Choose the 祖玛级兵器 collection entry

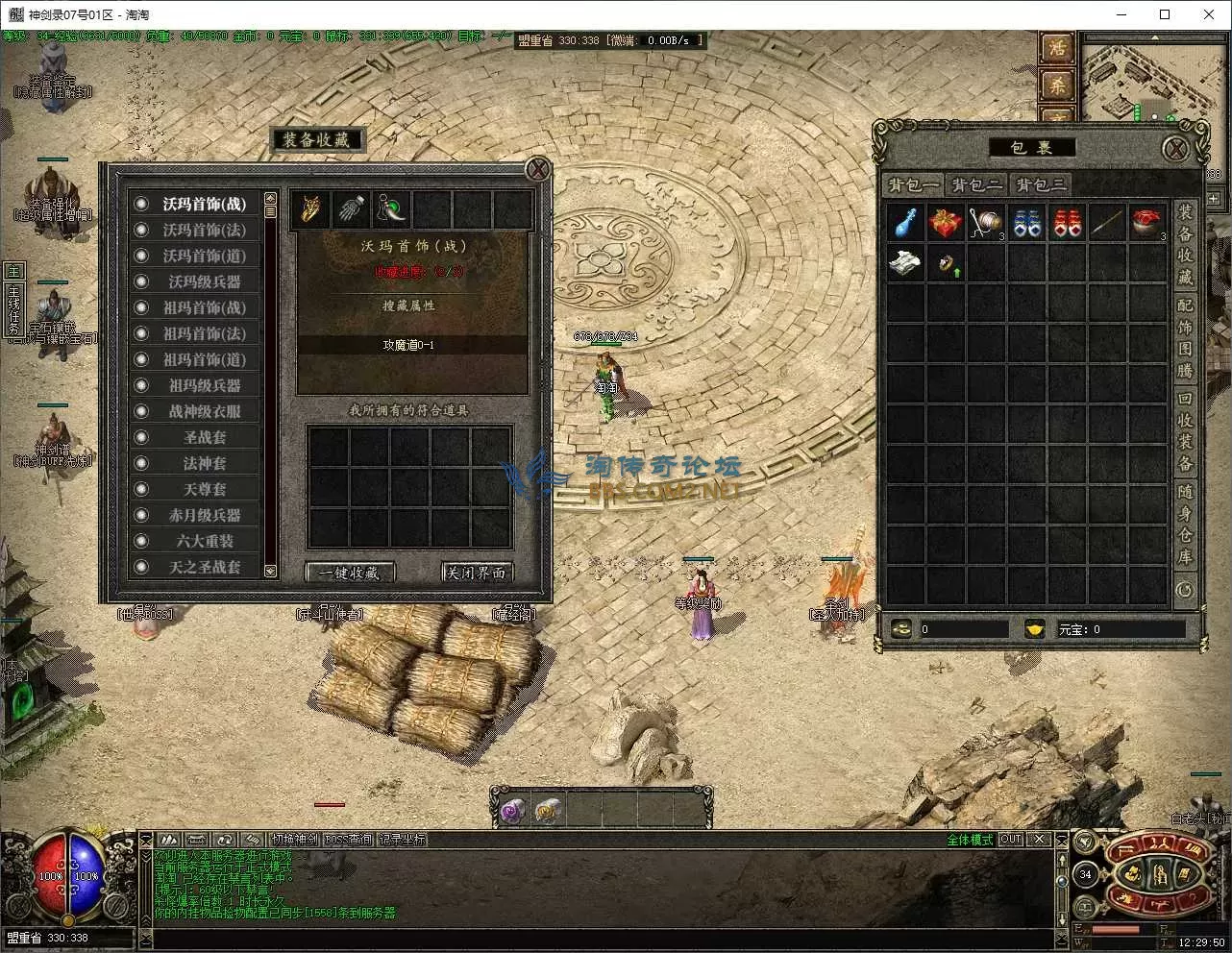(204, 385)
